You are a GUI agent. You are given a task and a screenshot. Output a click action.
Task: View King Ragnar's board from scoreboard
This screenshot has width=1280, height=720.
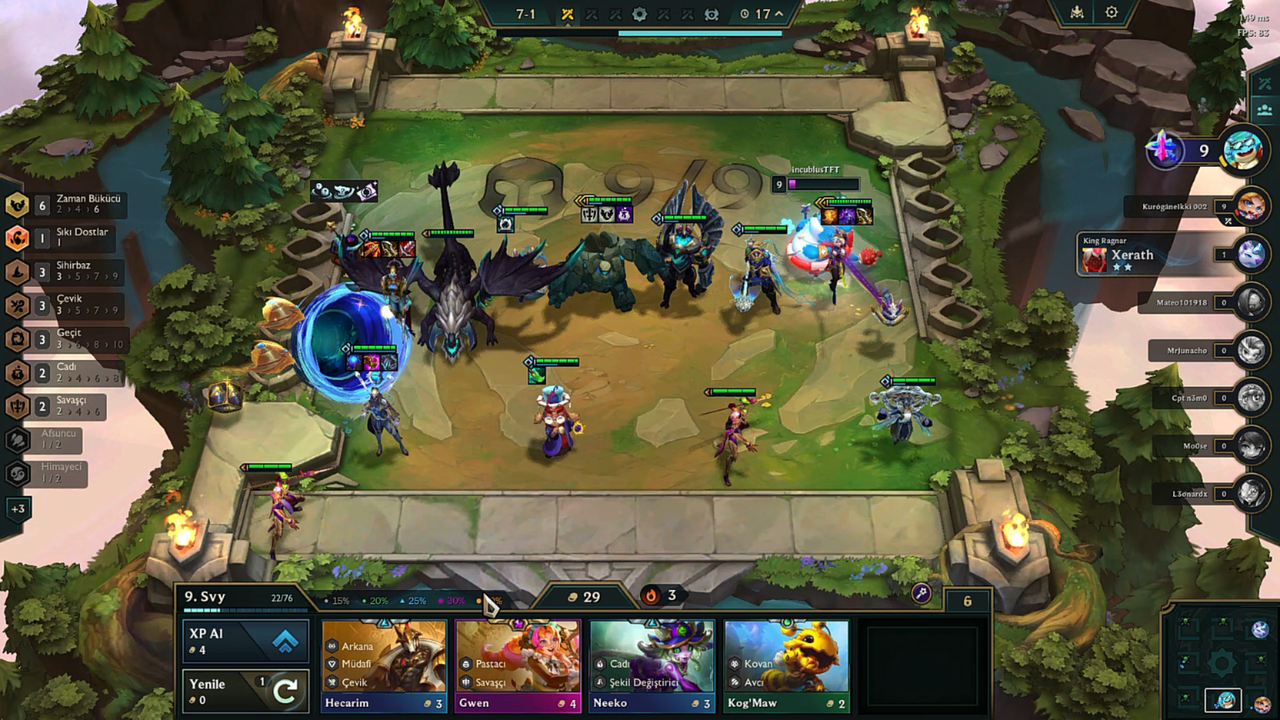[1251, 254]
